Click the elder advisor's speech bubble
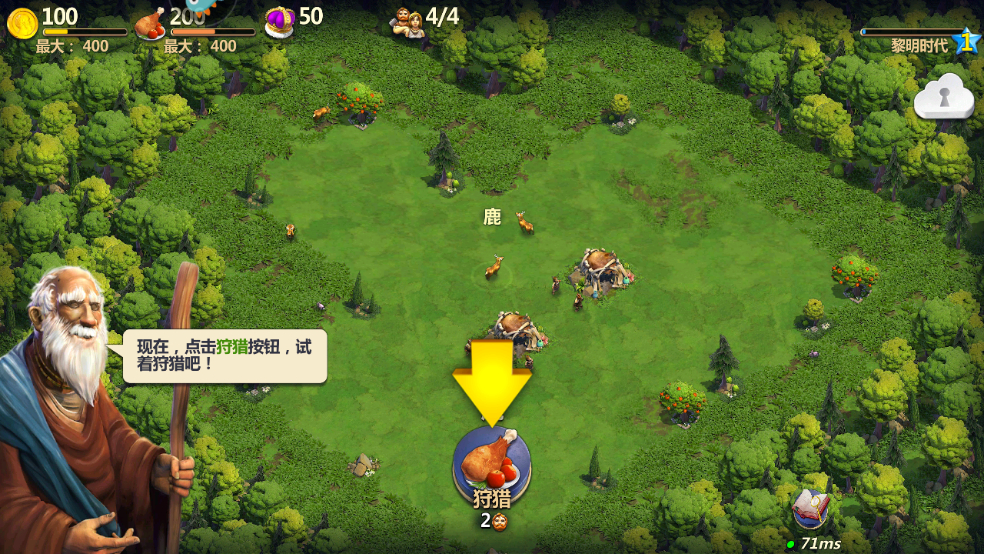Viewport: 984px width, 554px height. (225, 356)
